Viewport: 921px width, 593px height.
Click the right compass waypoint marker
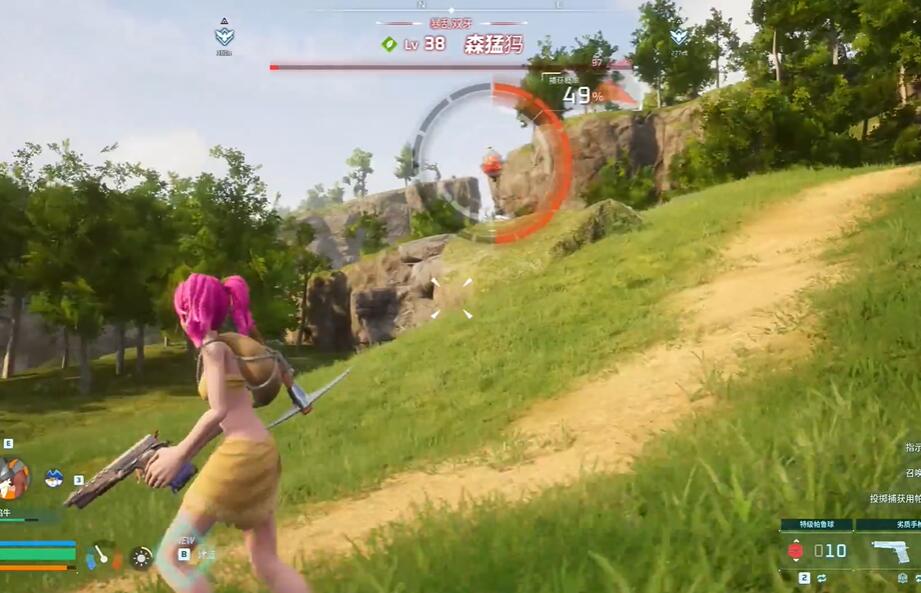[679, 35]
